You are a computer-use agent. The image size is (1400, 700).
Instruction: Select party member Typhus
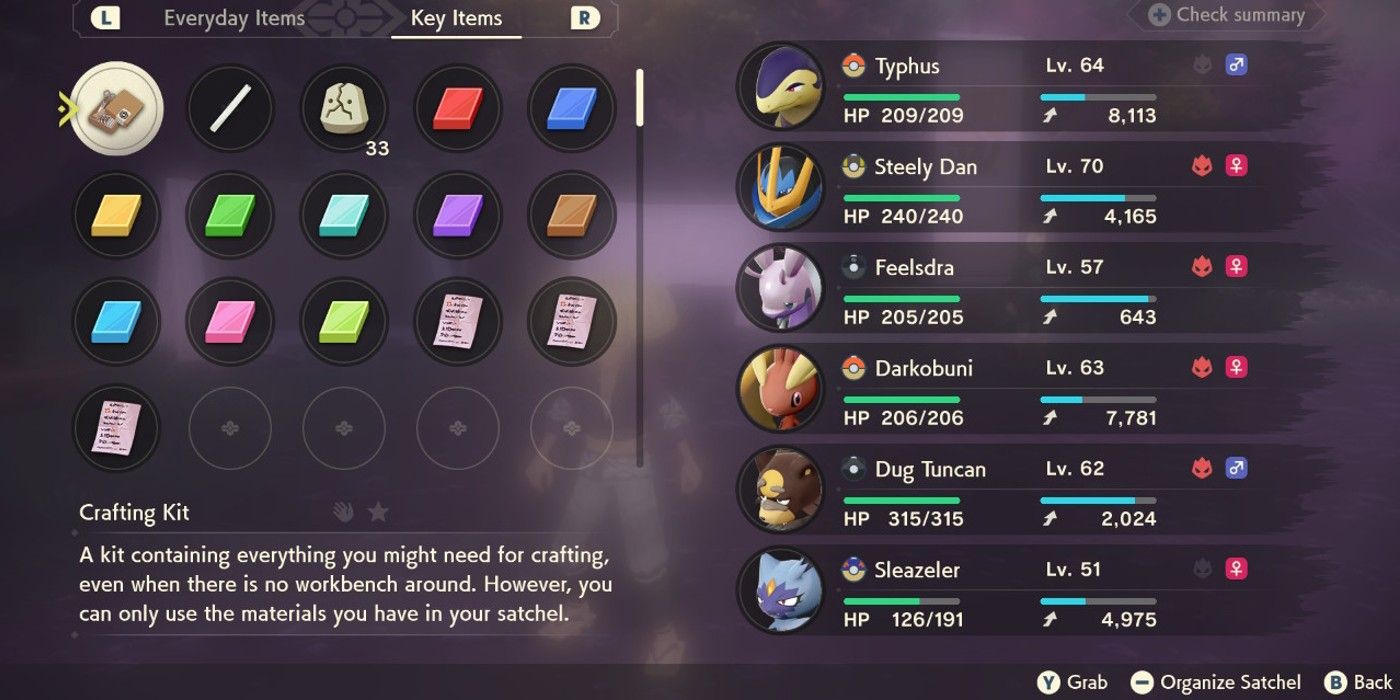click(x=1000, y=88)
